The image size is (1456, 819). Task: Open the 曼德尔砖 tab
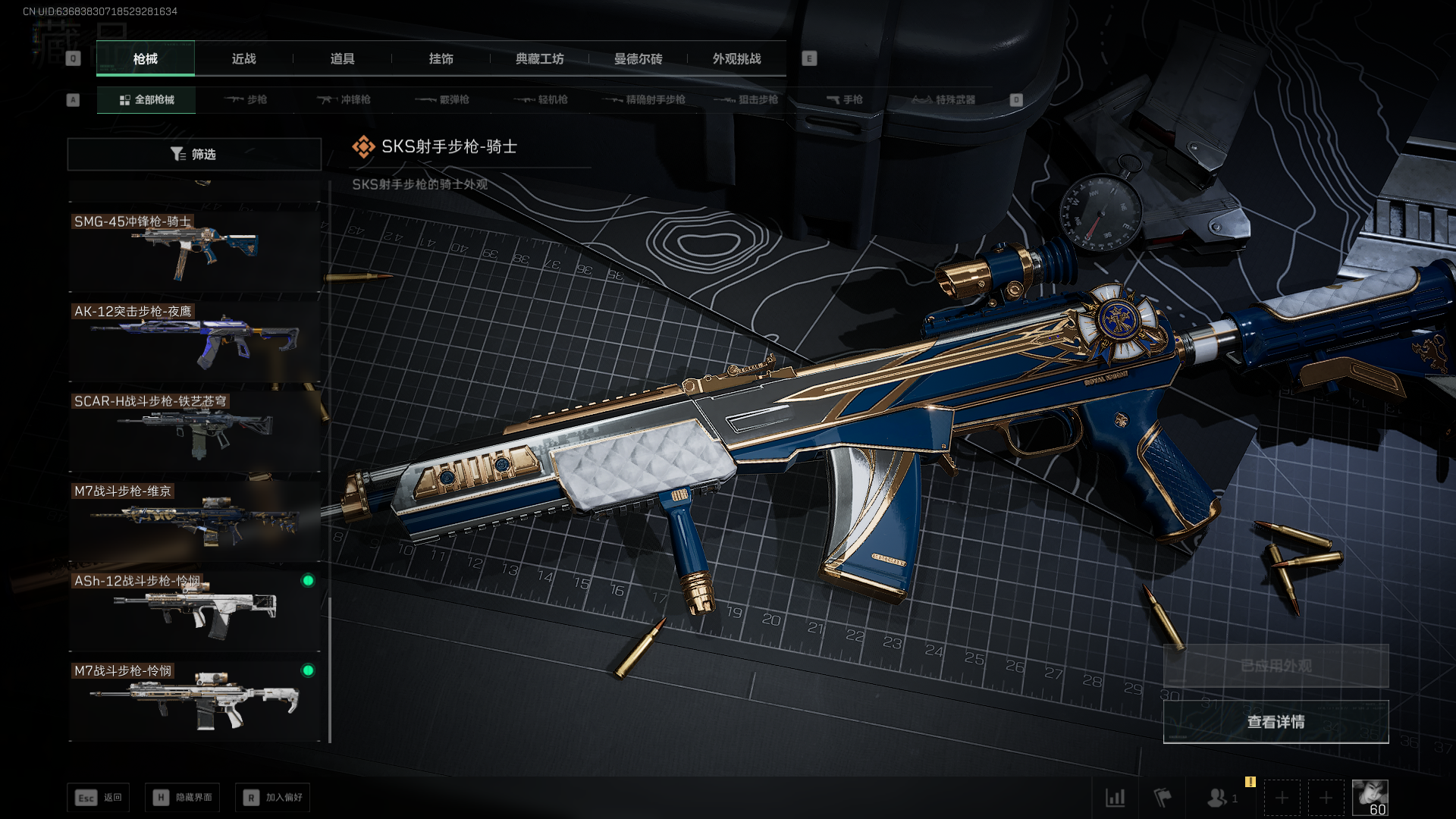(638, 58)
